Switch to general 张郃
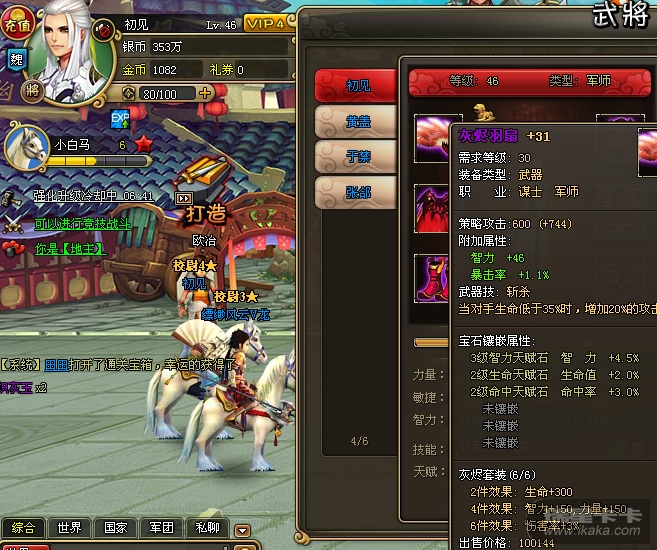 coord(355,190)
